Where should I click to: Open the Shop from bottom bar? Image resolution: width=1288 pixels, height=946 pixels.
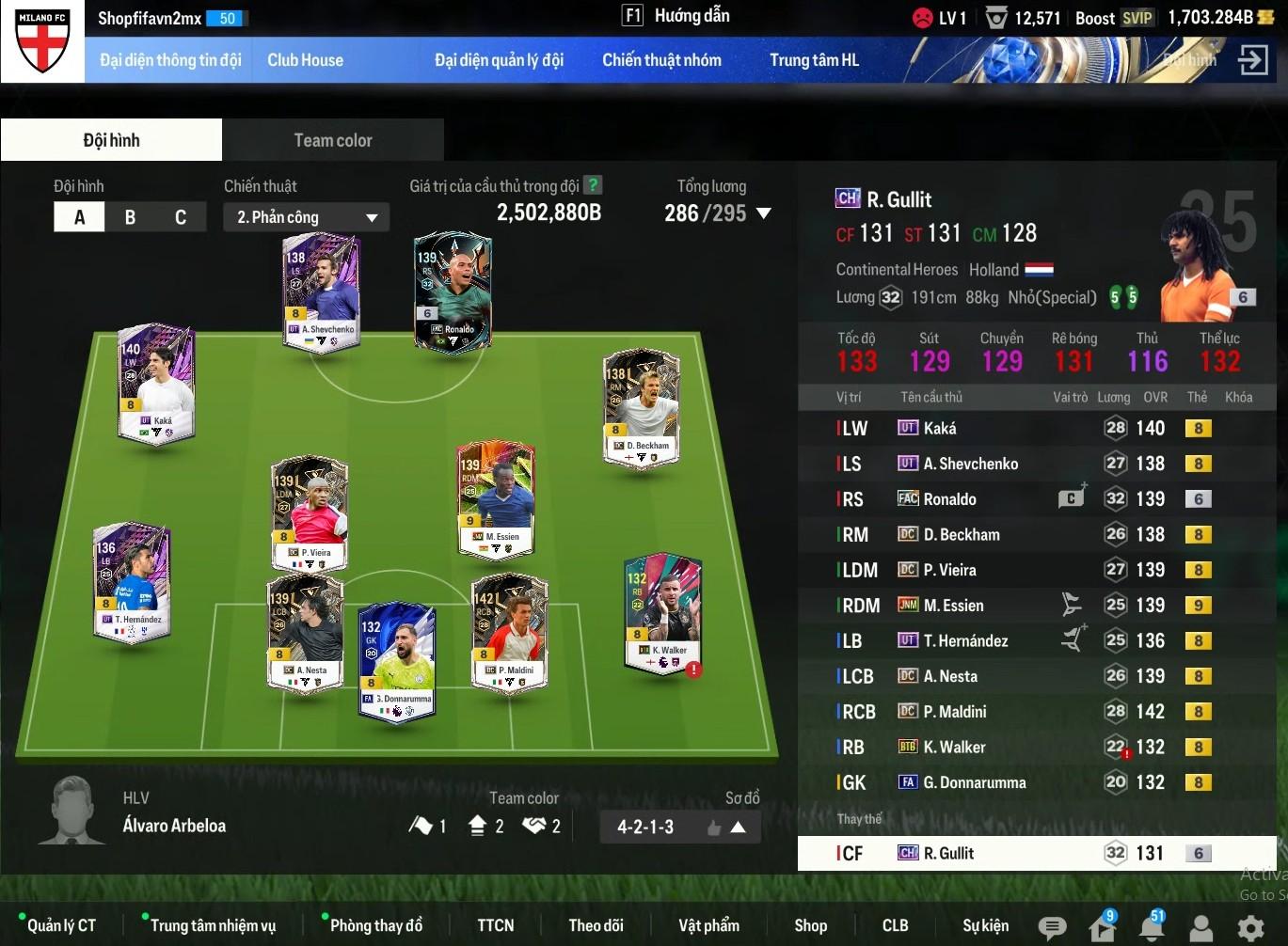point(810,926)
